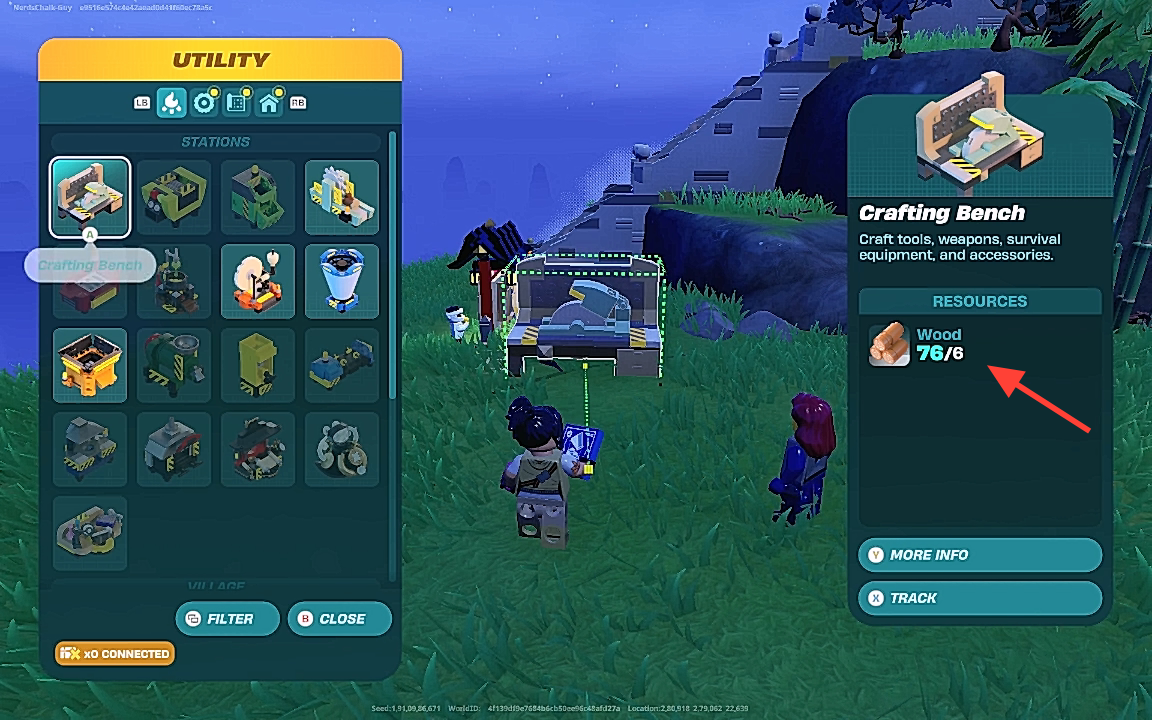The image size is (1152, 720).
Task: Pick the green-framed station beside Crafting Bench
Action: tap(174, 197)
